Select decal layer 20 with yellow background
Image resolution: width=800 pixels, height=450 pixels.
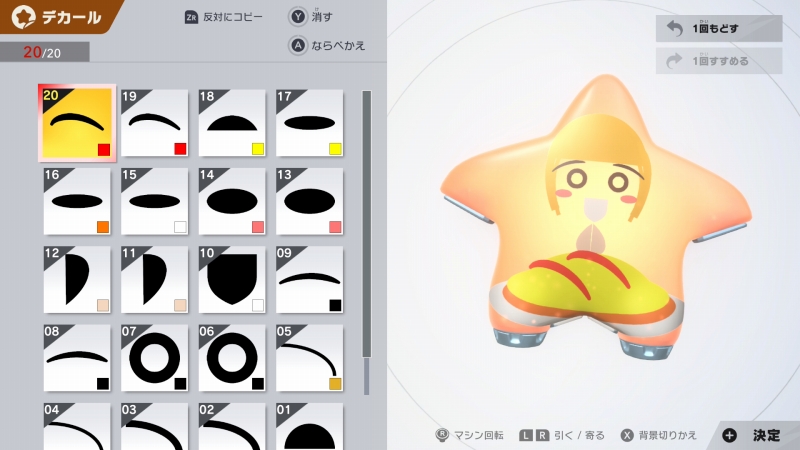point(77,123)
